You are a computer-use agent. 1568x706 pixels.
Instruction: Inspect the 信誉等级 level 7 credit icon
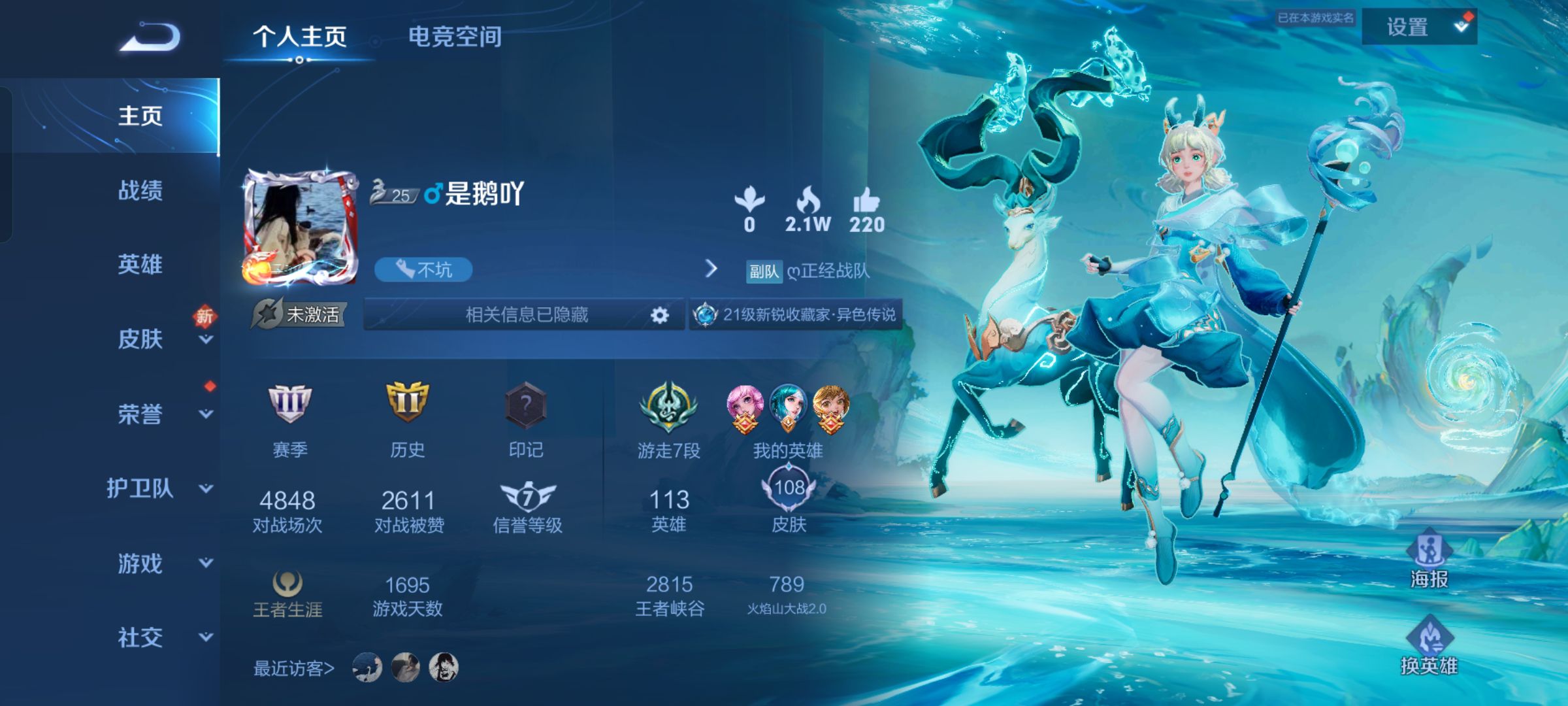coord(528,496)
